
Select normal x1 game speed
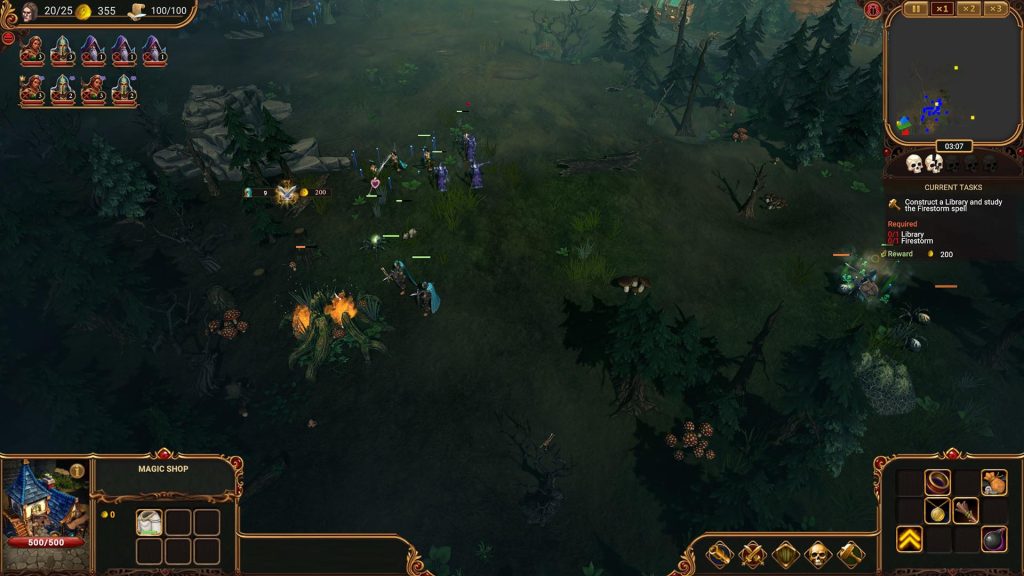tap(942, 9)
